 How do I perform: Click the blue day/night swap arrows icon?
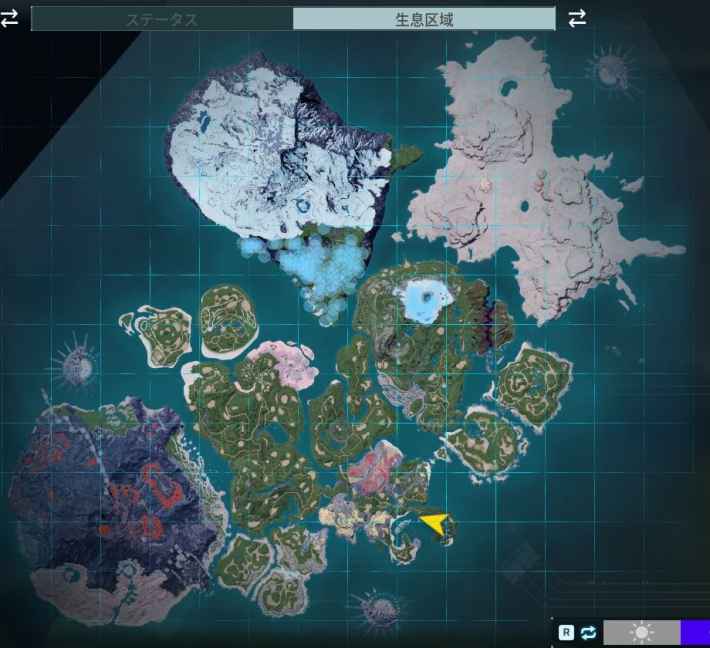(589, 632)
